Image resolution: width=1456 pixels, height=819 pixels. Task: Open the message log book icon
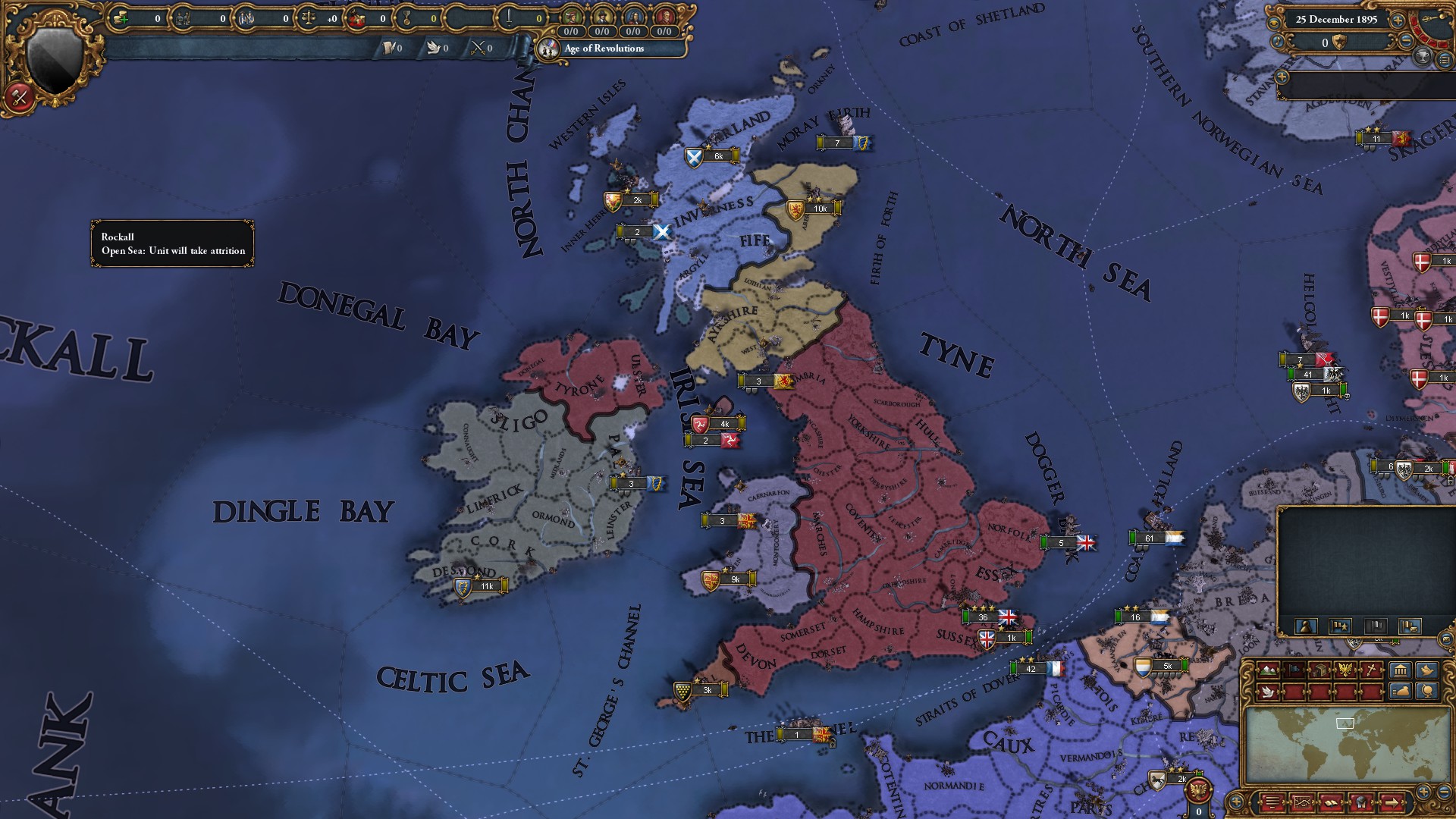(x=1331, y=803)
